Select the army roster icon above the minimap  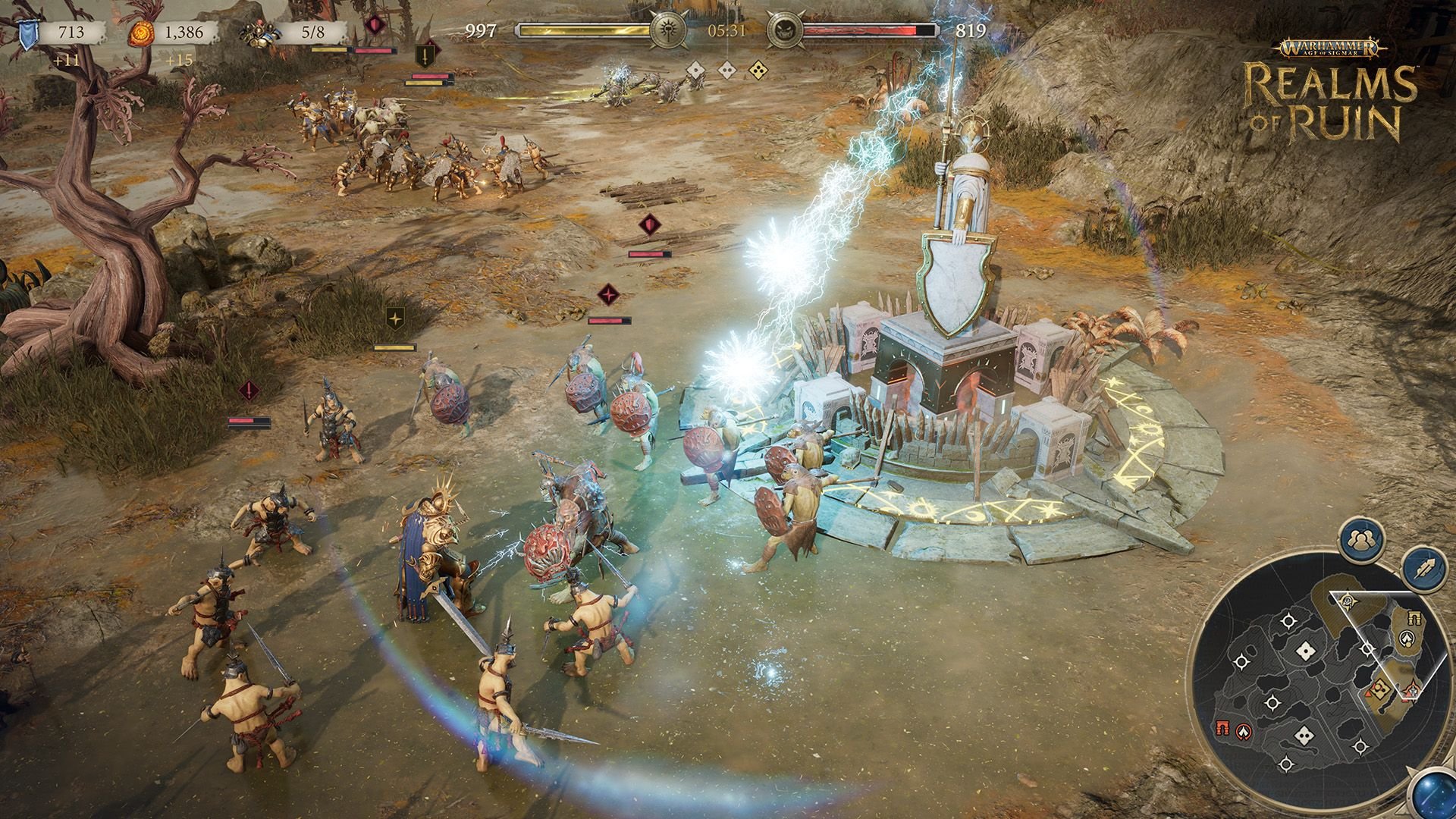[x=1360, y=538]
